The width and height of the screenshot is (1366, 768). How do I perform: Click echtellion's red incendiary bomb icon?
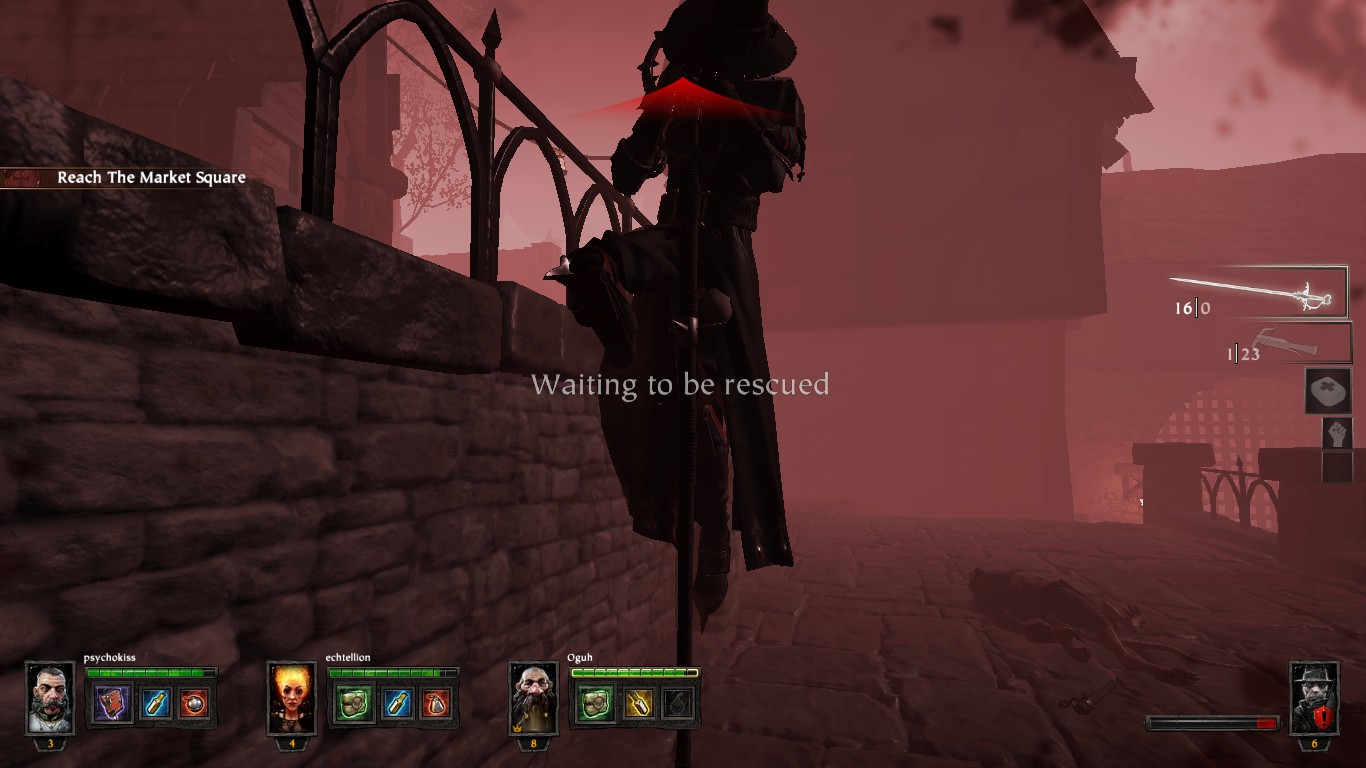click(x=436, y=703)
